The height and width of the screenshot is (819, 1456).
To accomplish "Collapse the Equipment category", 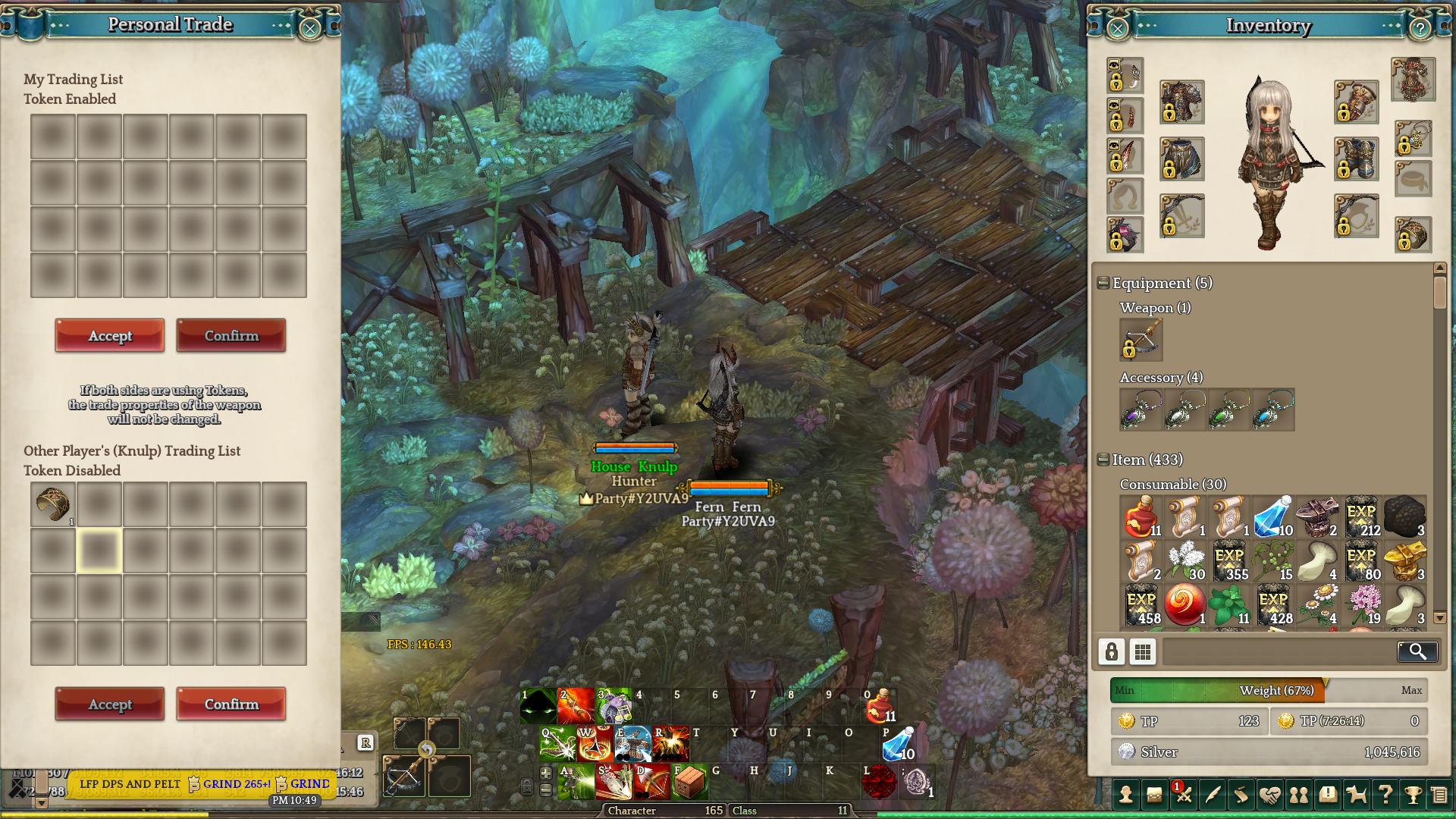I will tap(1103, 283).
